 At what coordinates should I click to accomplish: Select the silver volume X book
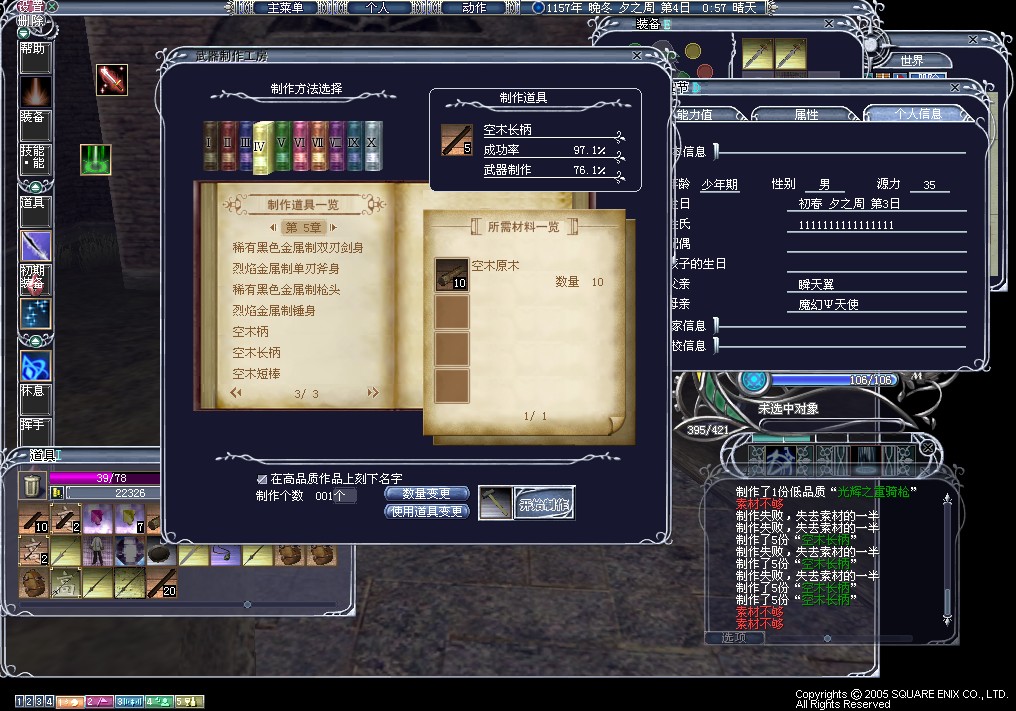373,146
